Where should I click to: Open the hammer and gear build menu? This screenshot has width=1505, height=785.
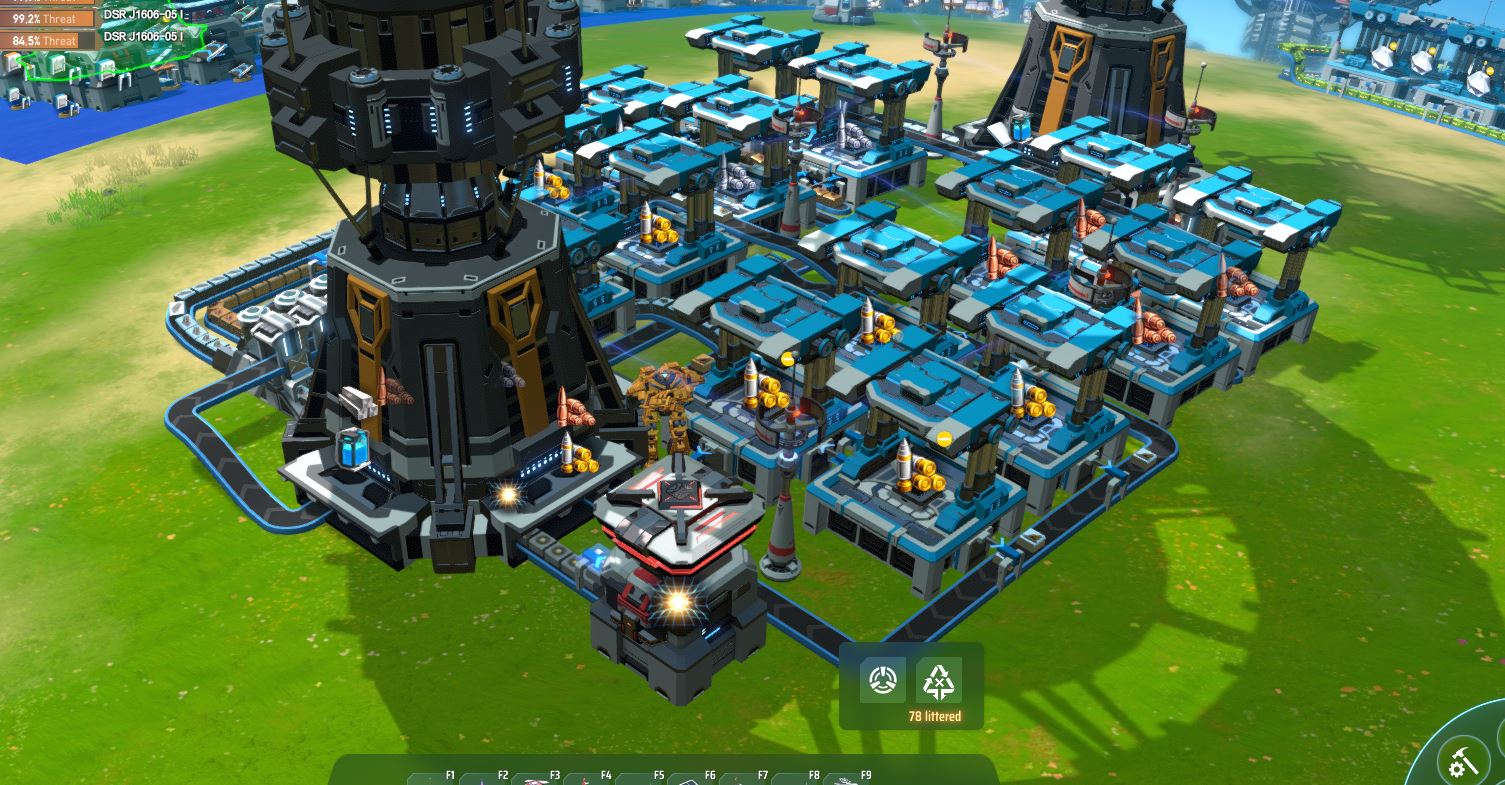1464,763
